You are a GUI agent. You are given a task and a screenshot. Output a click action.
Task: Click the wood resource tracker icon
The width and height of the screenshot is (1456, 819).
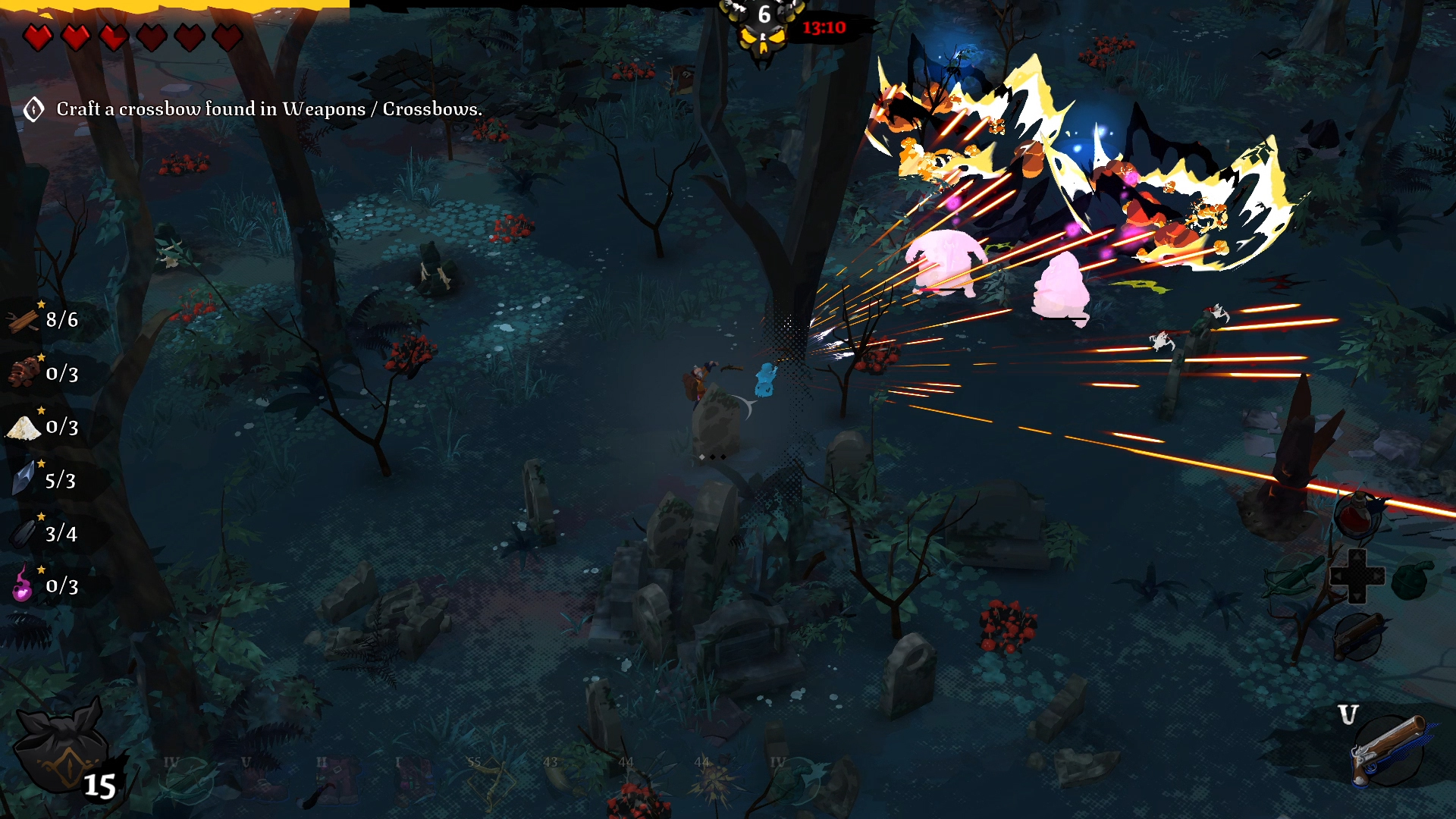[x=23, y=321]
